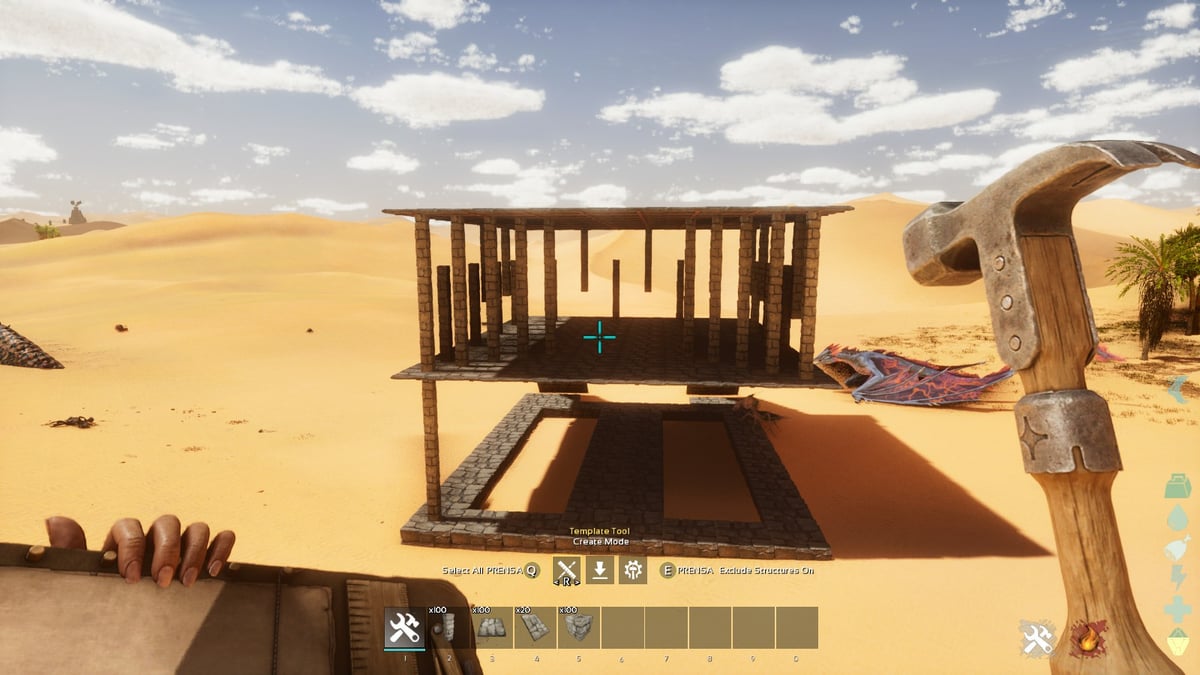The height and width of the screenshot is (675, 1200).
Task: Click the flame heat status icon
Action: (x=1088, y=638)
